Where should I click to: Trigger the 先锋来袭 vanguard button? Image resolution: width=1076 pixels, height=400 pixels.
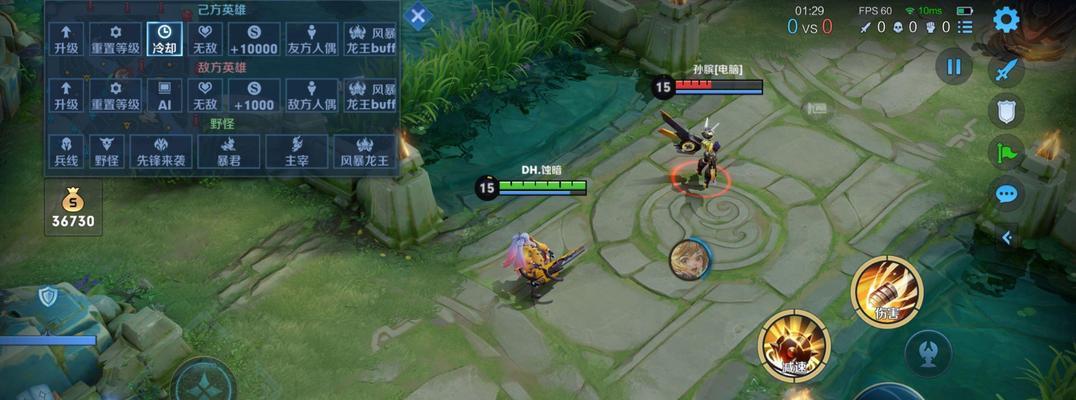[x=162, y=151]
